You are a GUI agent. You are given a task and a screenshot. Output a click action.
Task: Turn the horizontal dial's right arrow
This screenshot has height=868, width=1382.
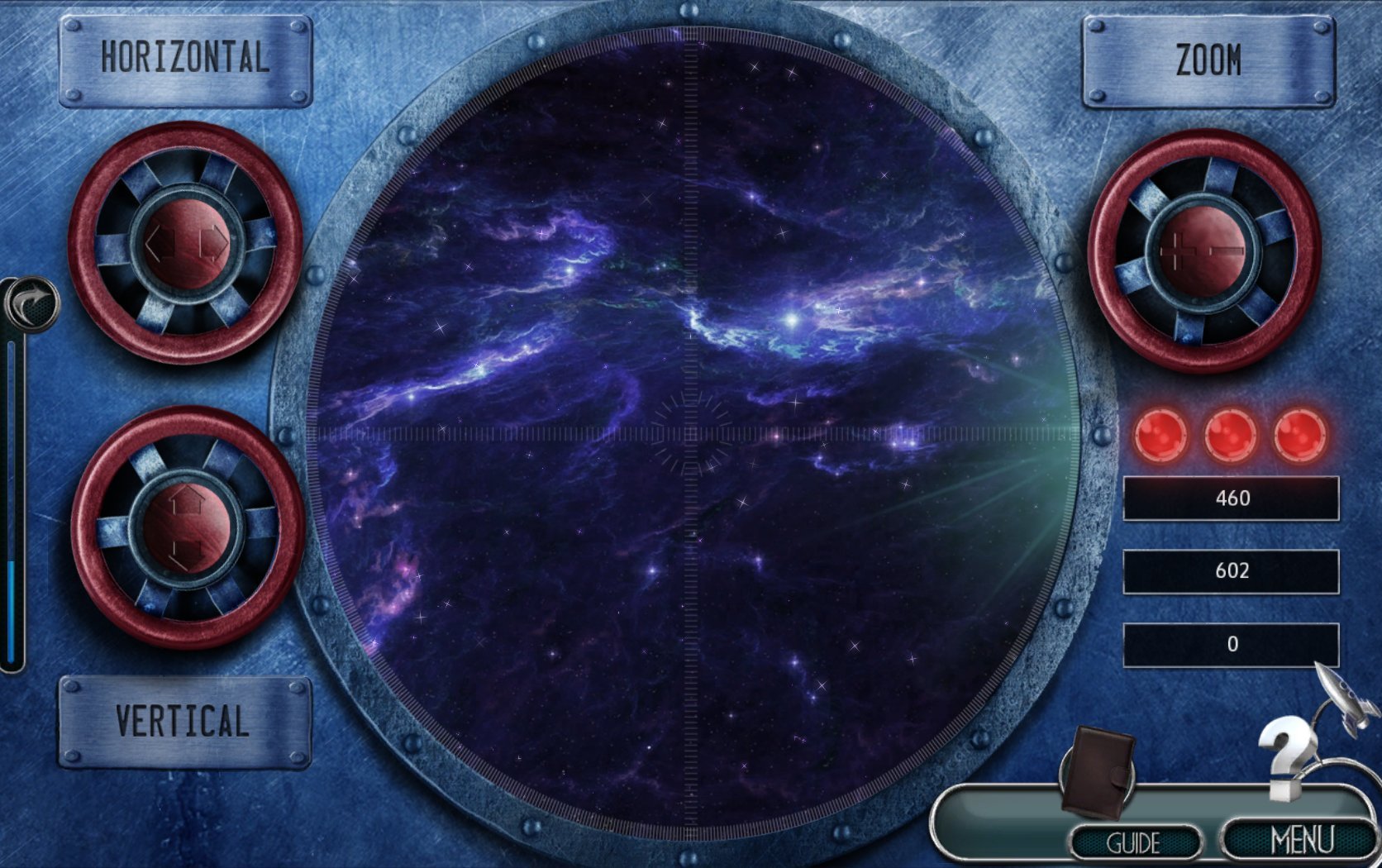[x=215, y=241]
